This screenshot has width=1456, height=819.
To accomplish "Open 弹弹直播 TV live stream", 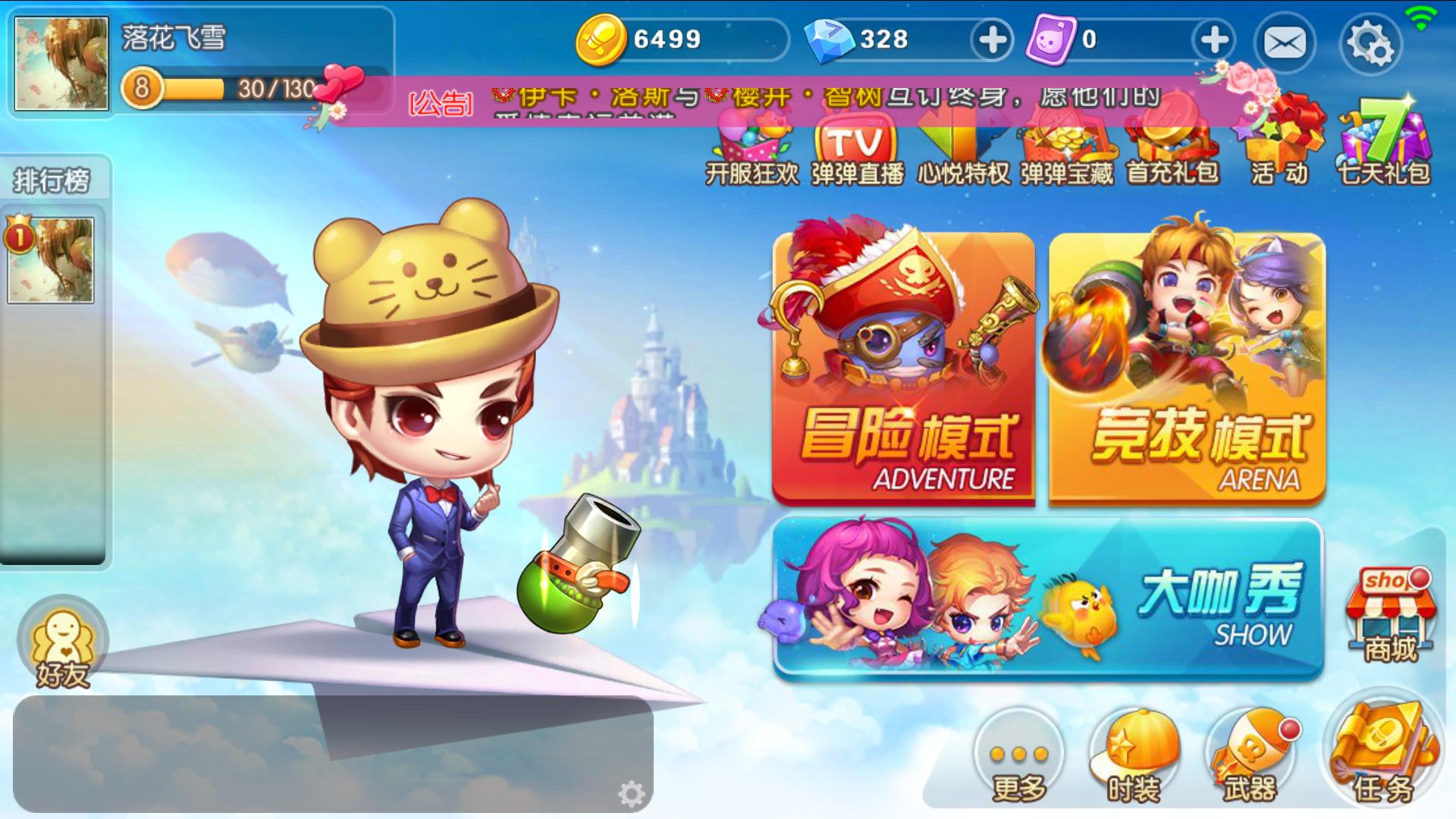I will [857, 148].
